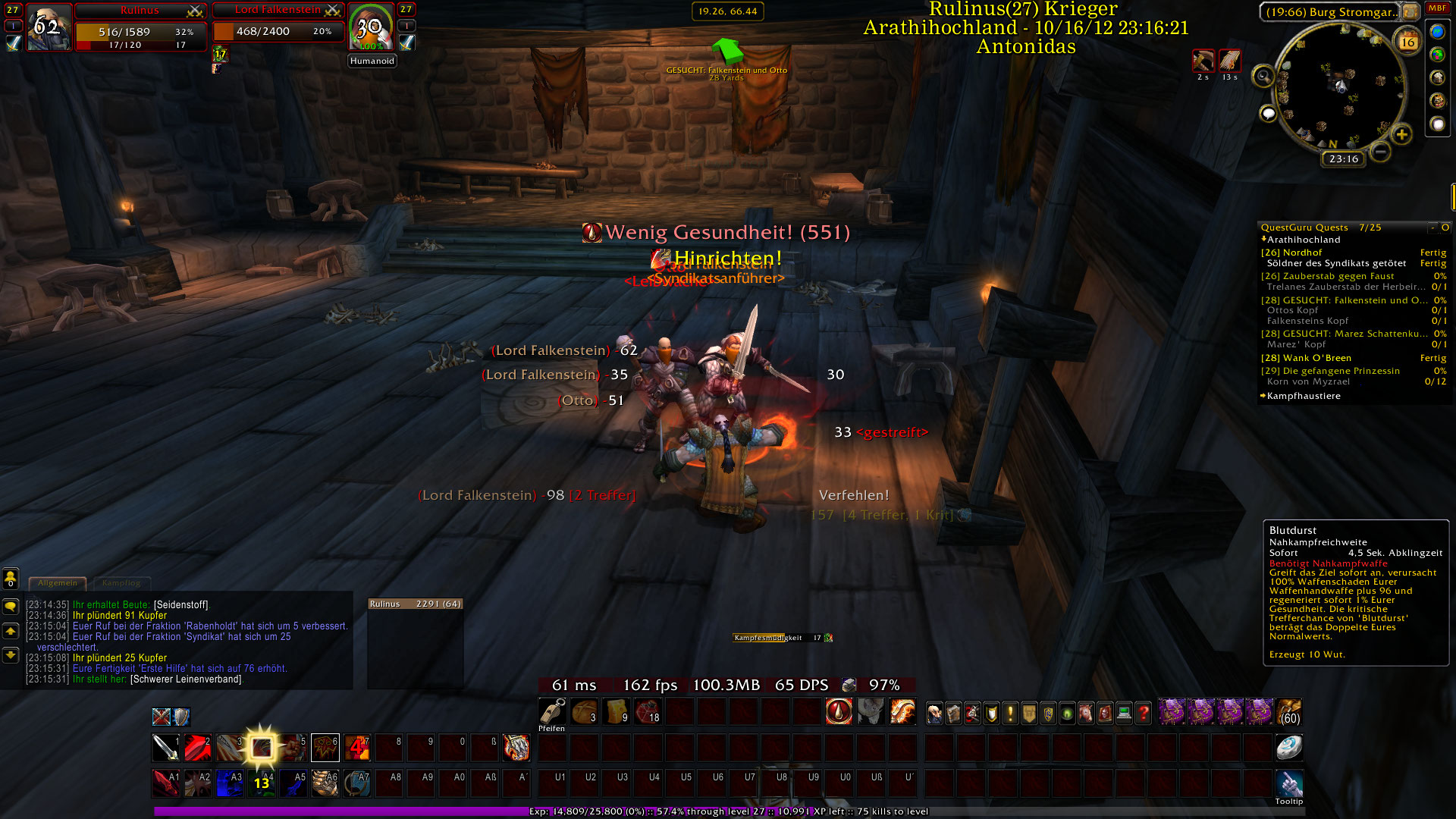Image resolution: width=1456 pixels, height=819 pixels.
Task: Activate the glowing highlighted ability in slot 4
Action: [262, 748]
